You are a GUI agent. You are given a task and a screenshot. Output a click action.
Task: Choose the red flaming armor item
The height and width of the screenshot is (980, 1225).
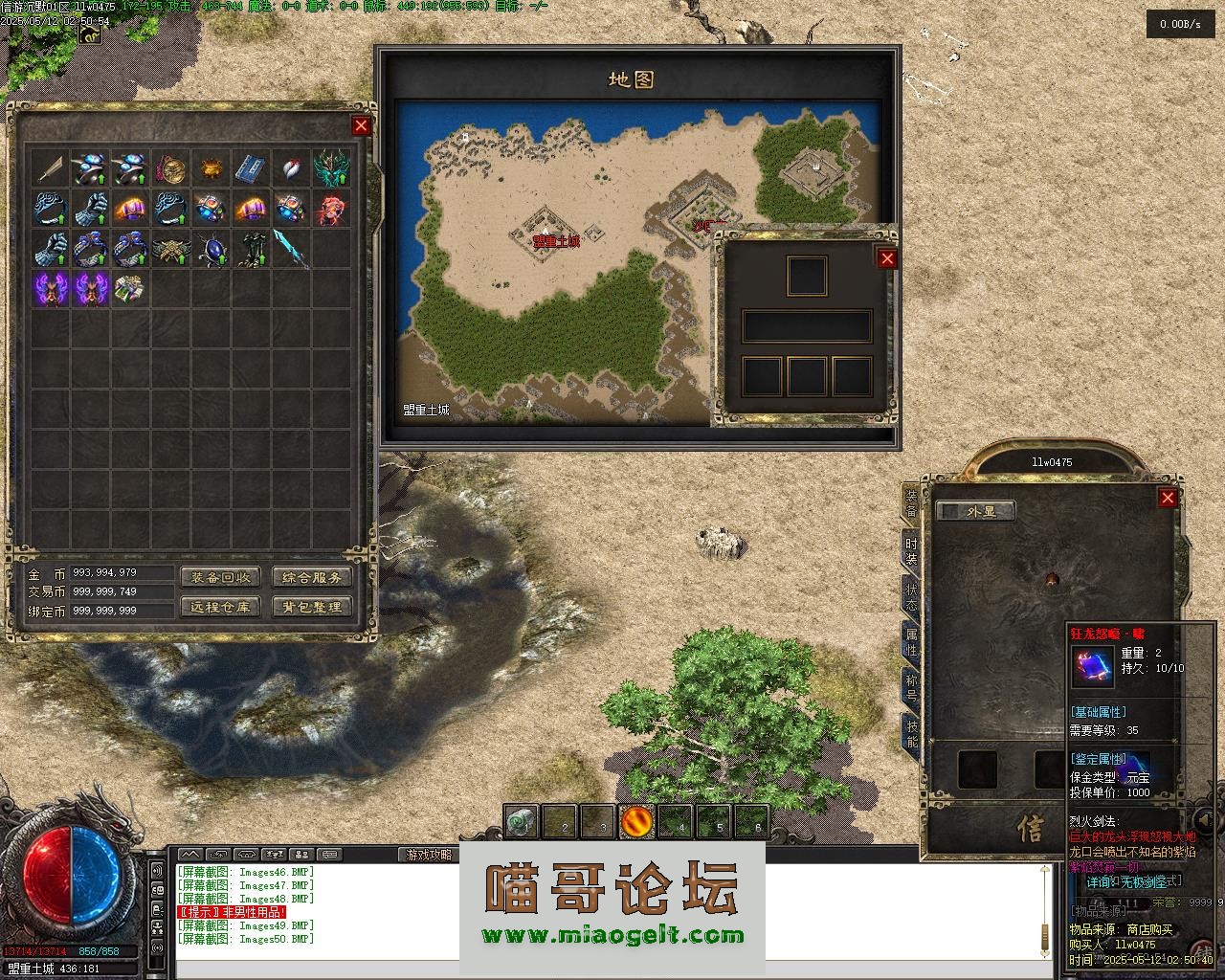pos(332,208)
